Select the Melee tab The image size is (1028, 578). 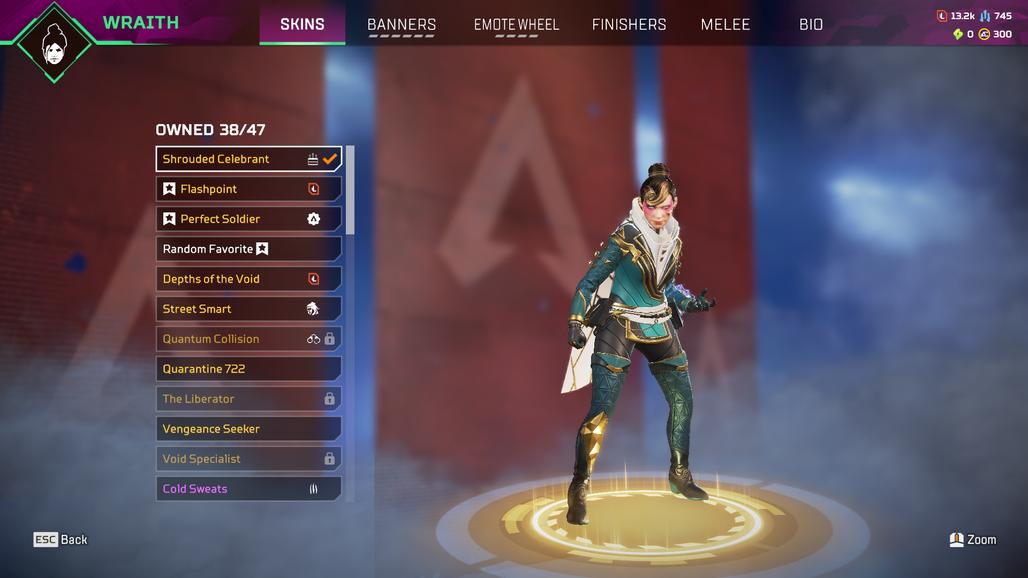click(x=725, y=24)
